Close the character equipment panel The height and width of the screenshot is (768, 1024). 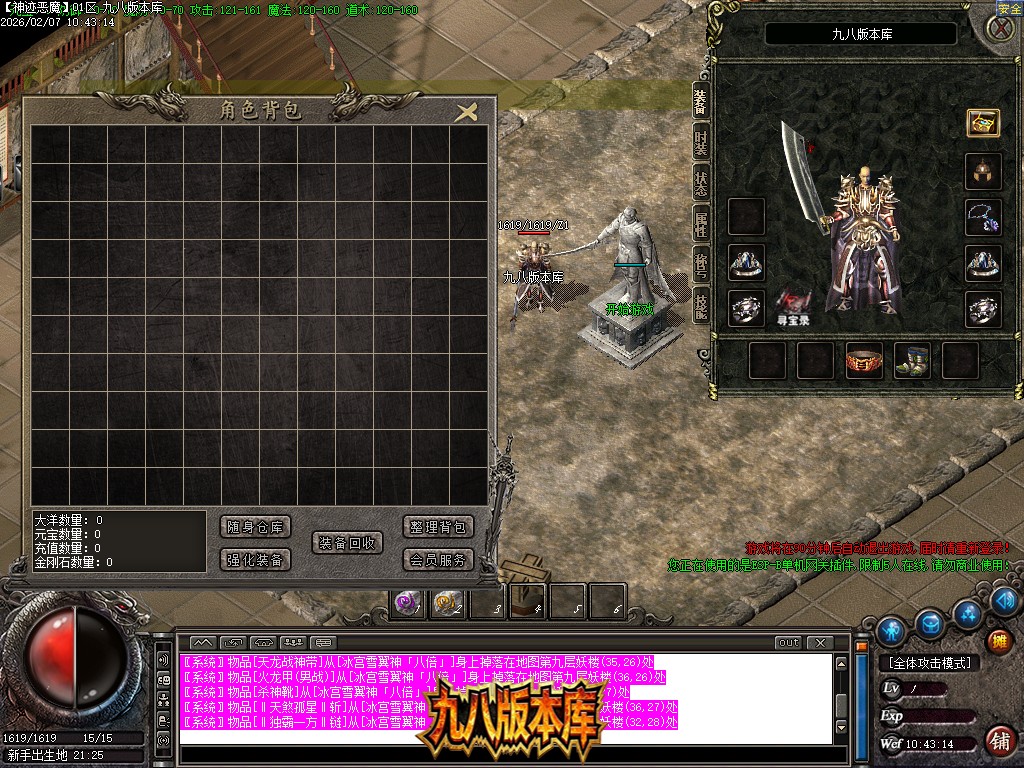[1000, 28]
